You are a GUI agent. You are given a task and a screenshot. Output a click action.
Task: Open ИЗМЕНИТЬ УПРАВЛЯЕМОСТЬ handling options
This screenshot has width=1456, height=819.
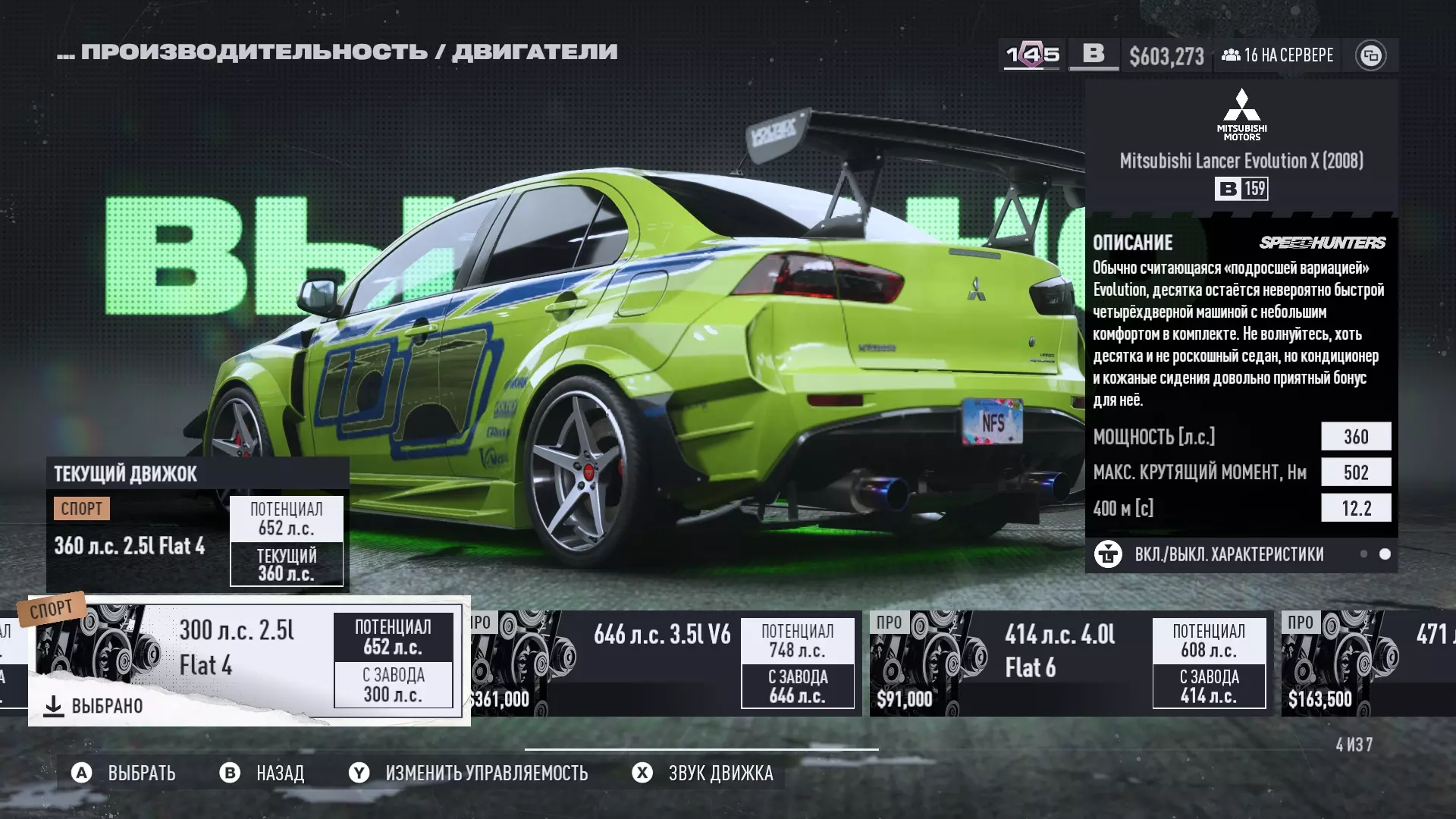[x=469, y=773]
